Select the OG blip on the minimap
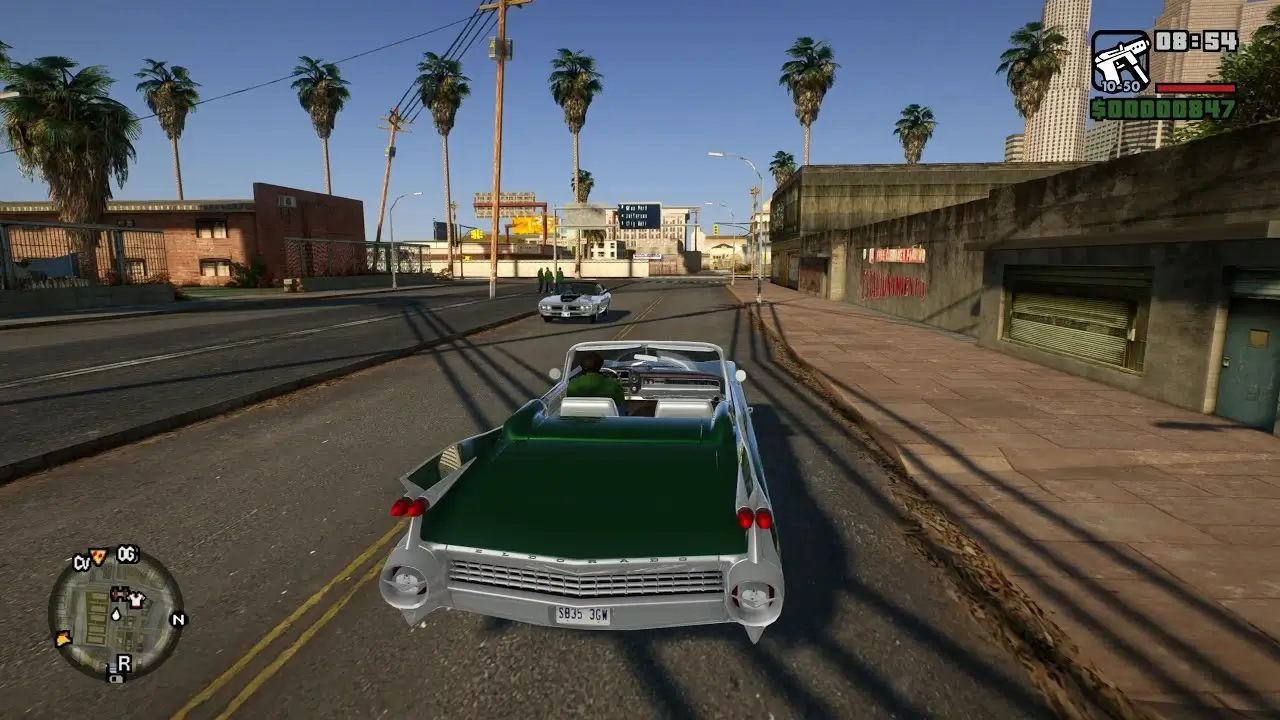Viewport: 1280px width, 720px height. 127,554
